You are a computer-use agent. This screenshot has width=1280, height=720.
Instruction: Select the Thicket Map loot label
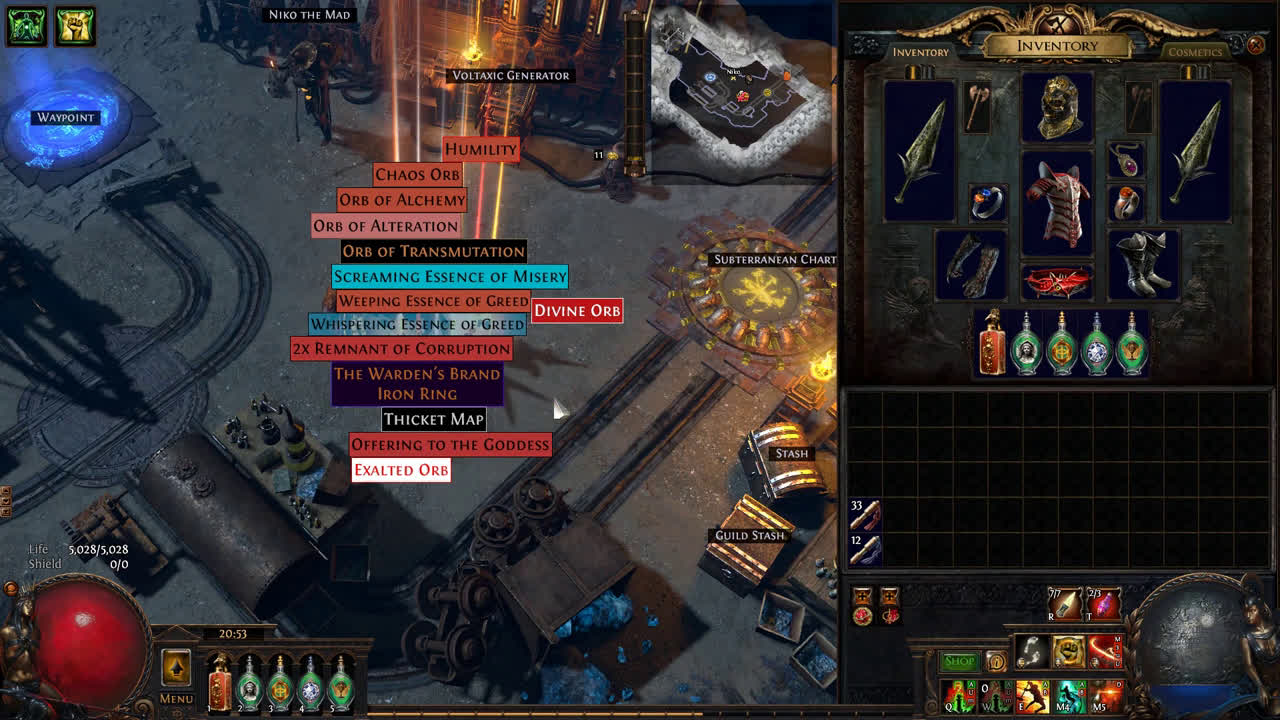point(433,420)
